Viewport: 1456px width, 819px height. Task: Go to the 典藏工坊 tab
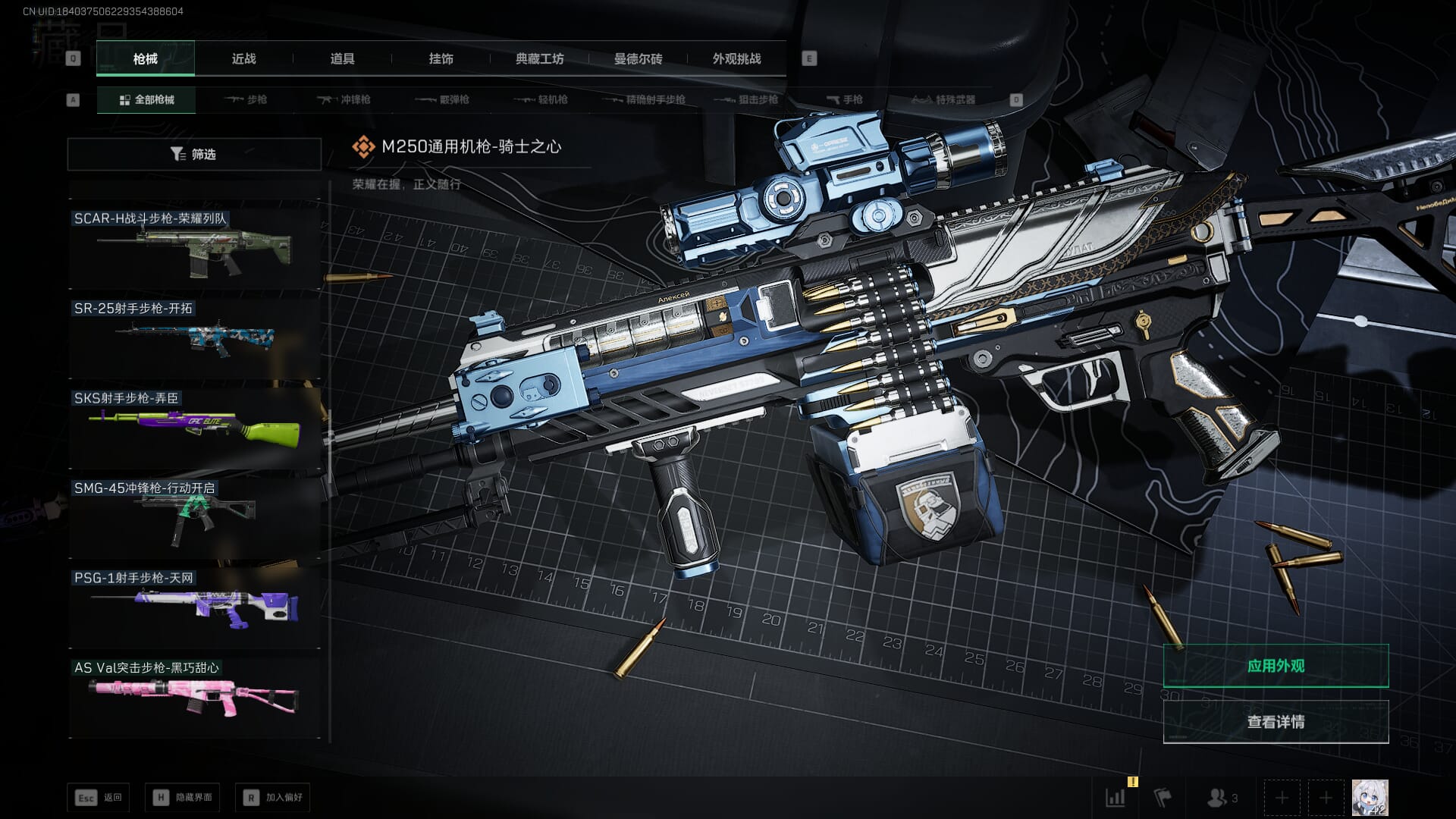pyautogui.click(x=539, y=59)
